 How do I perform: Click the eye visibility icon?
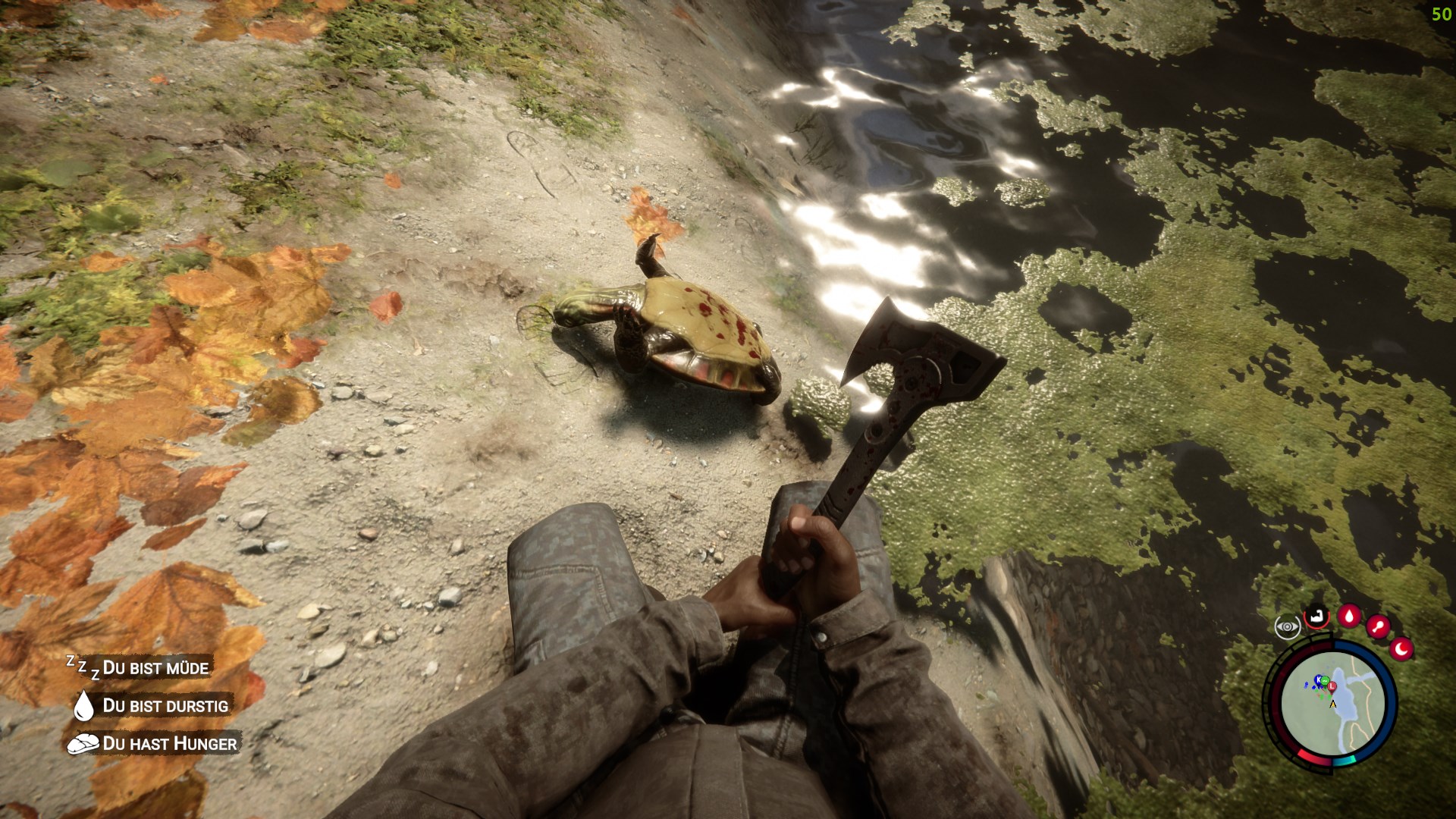tap(1288, 627)
